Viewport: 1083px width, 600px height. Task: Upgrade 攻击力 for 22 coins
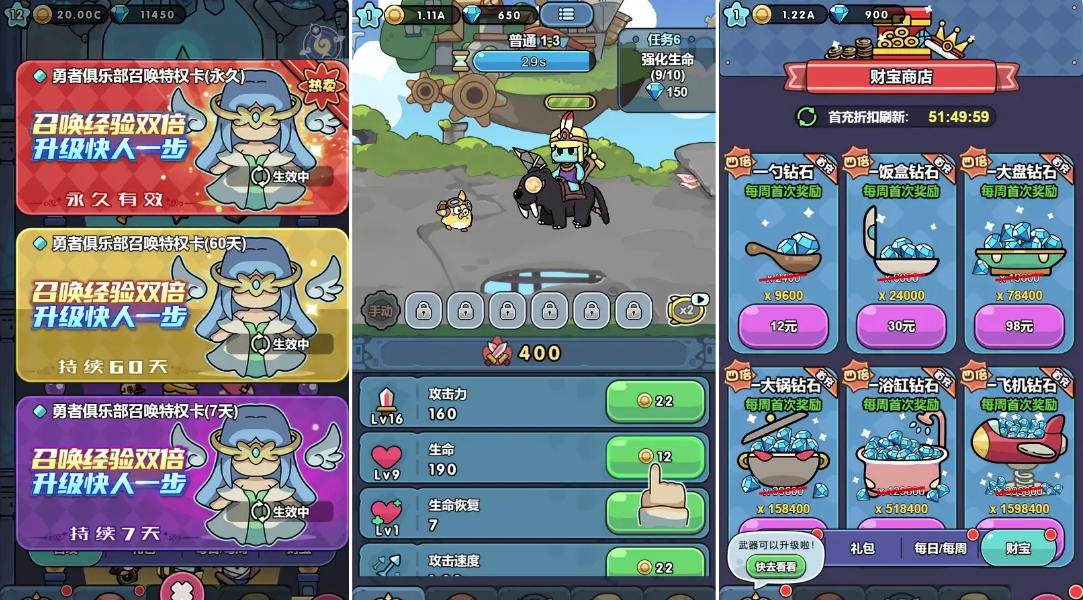pos(655,401)
